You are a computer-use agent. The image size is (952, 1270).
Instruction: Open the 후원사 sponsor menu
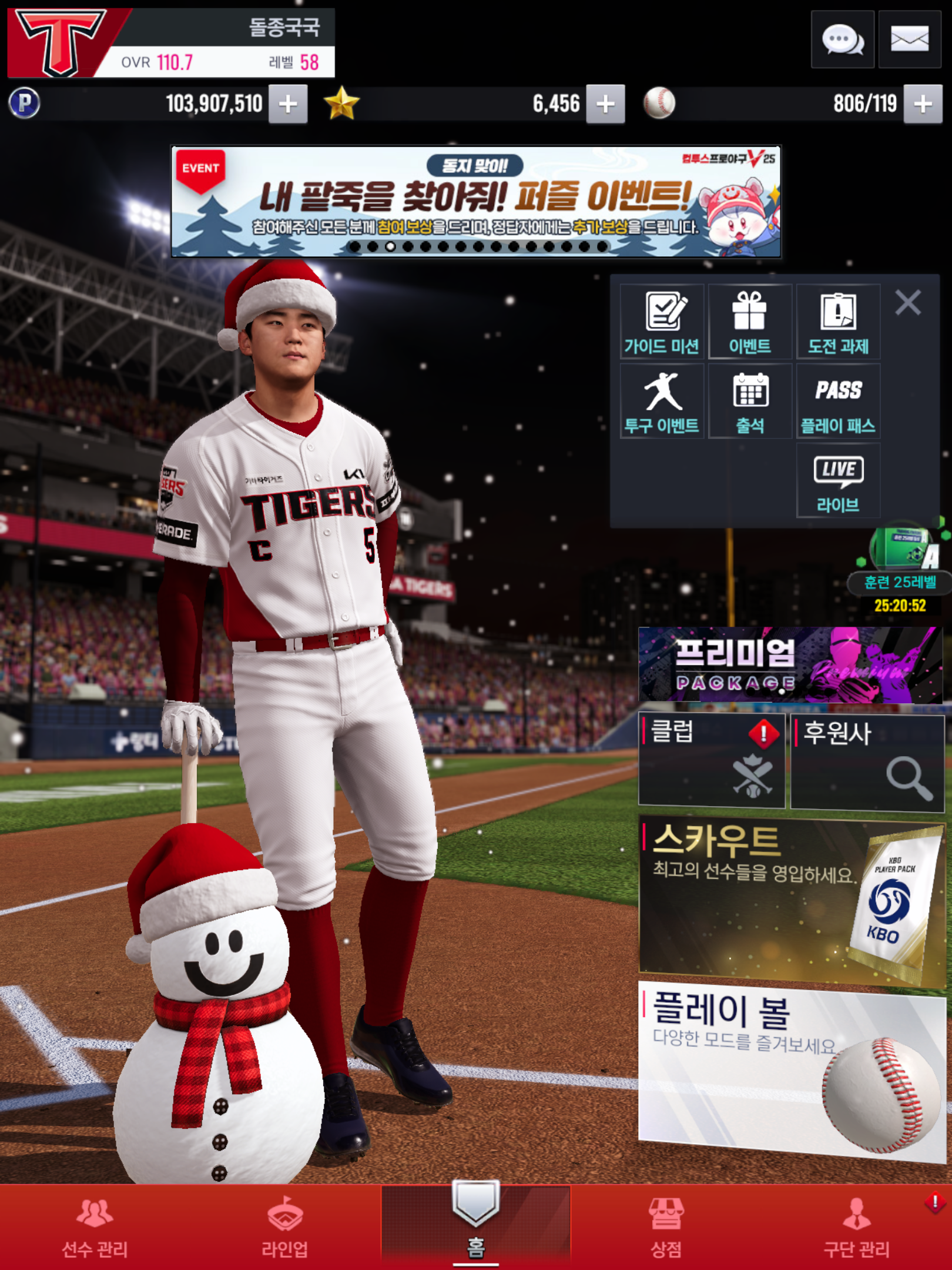[867, 761]
